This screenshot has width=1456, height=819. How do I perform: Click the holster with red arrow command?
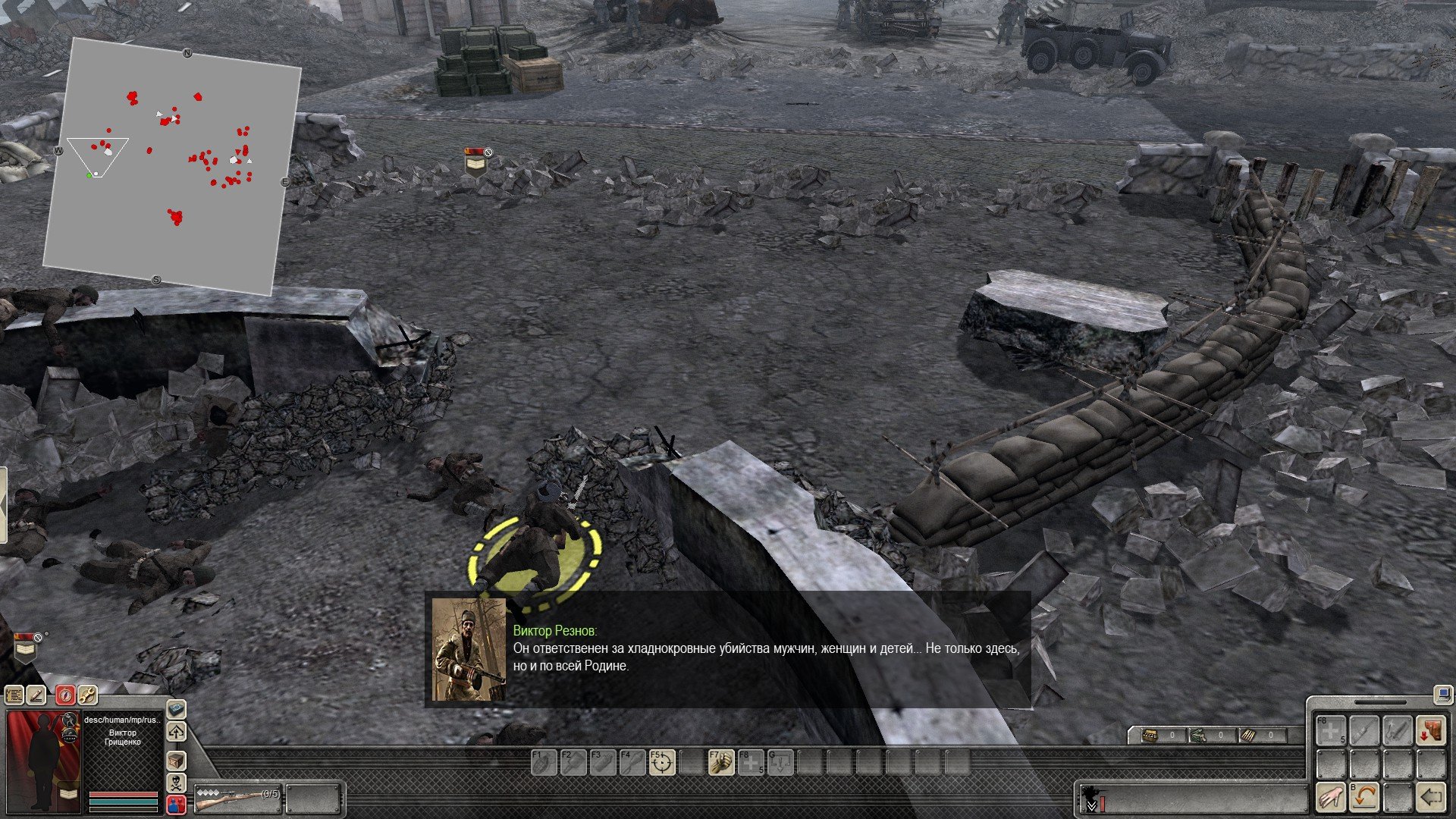coord(1431,731)
